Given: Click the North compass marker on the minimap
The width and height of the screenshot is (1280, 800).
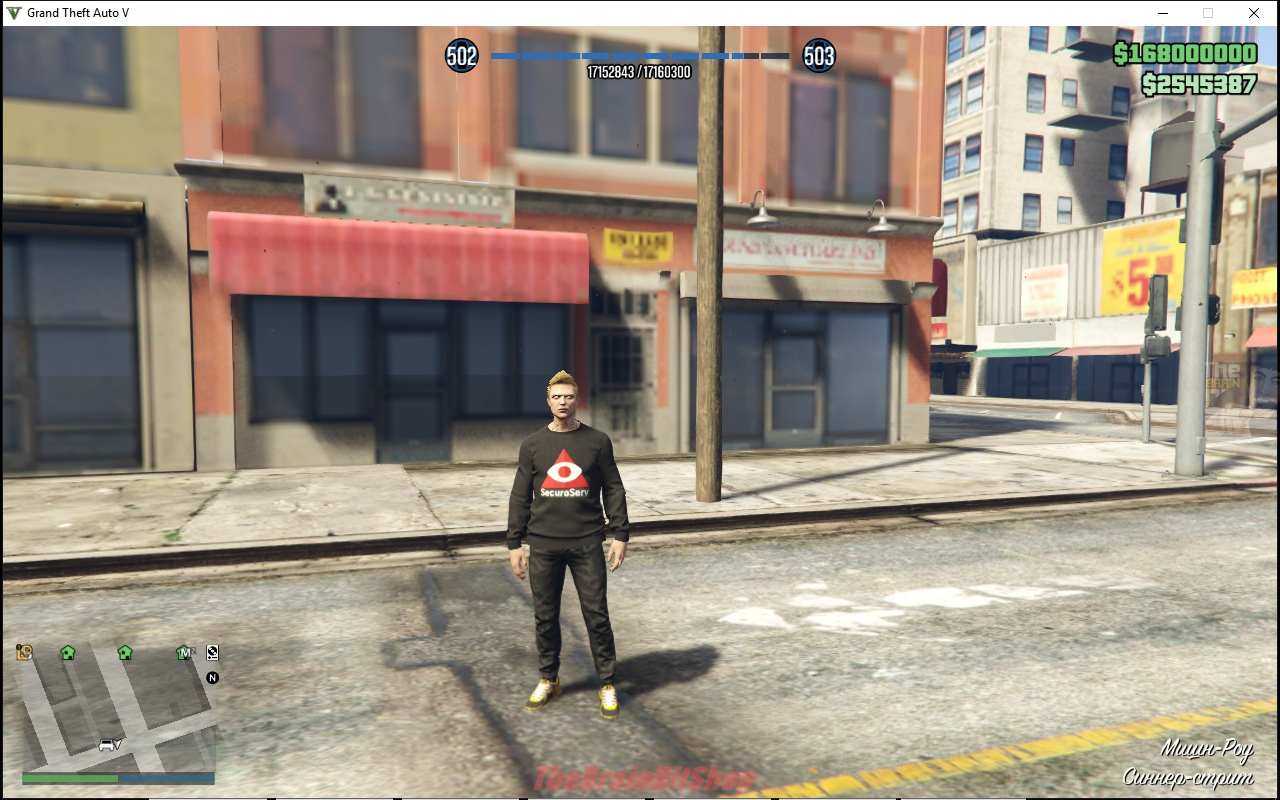Looking at the screenshot, I should pyautogui.click(x=212, y=678).
